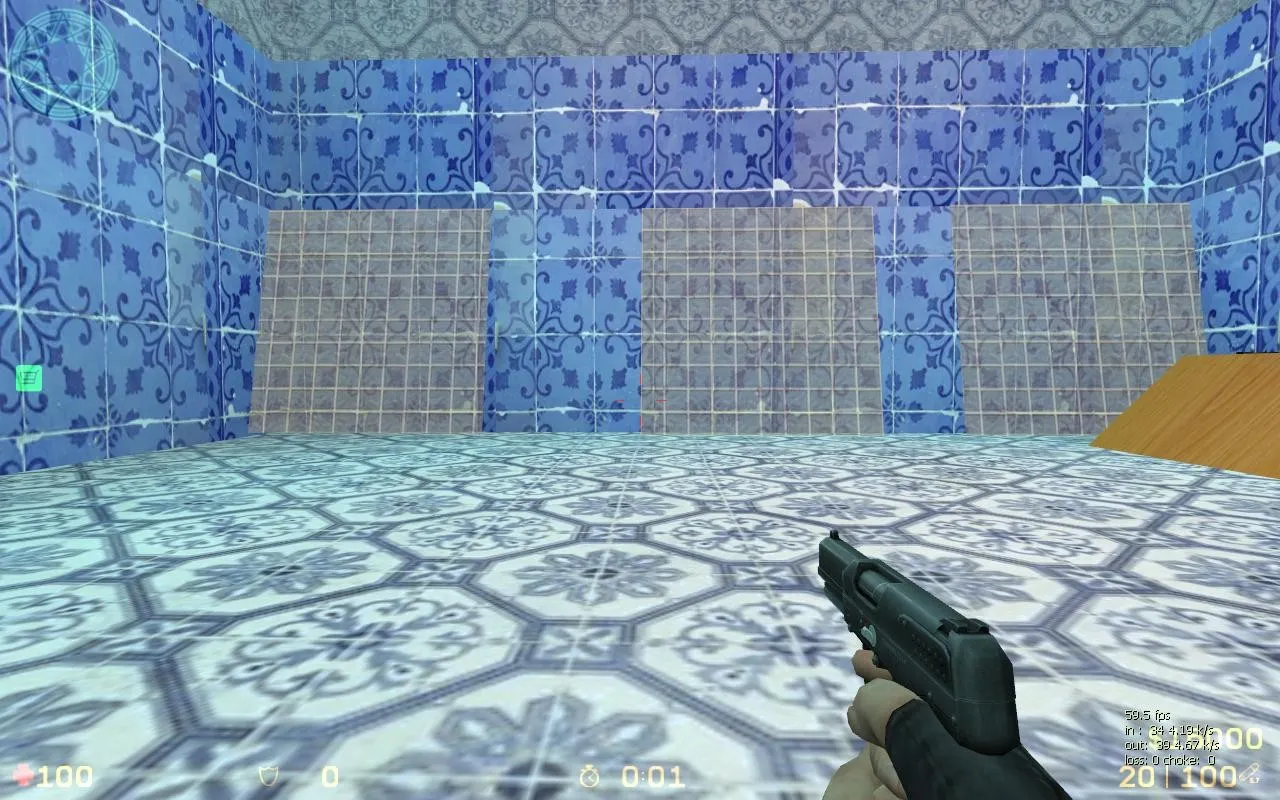
Task: Click the green monitor spray on the left wall
Action: (x=29, y=380)
